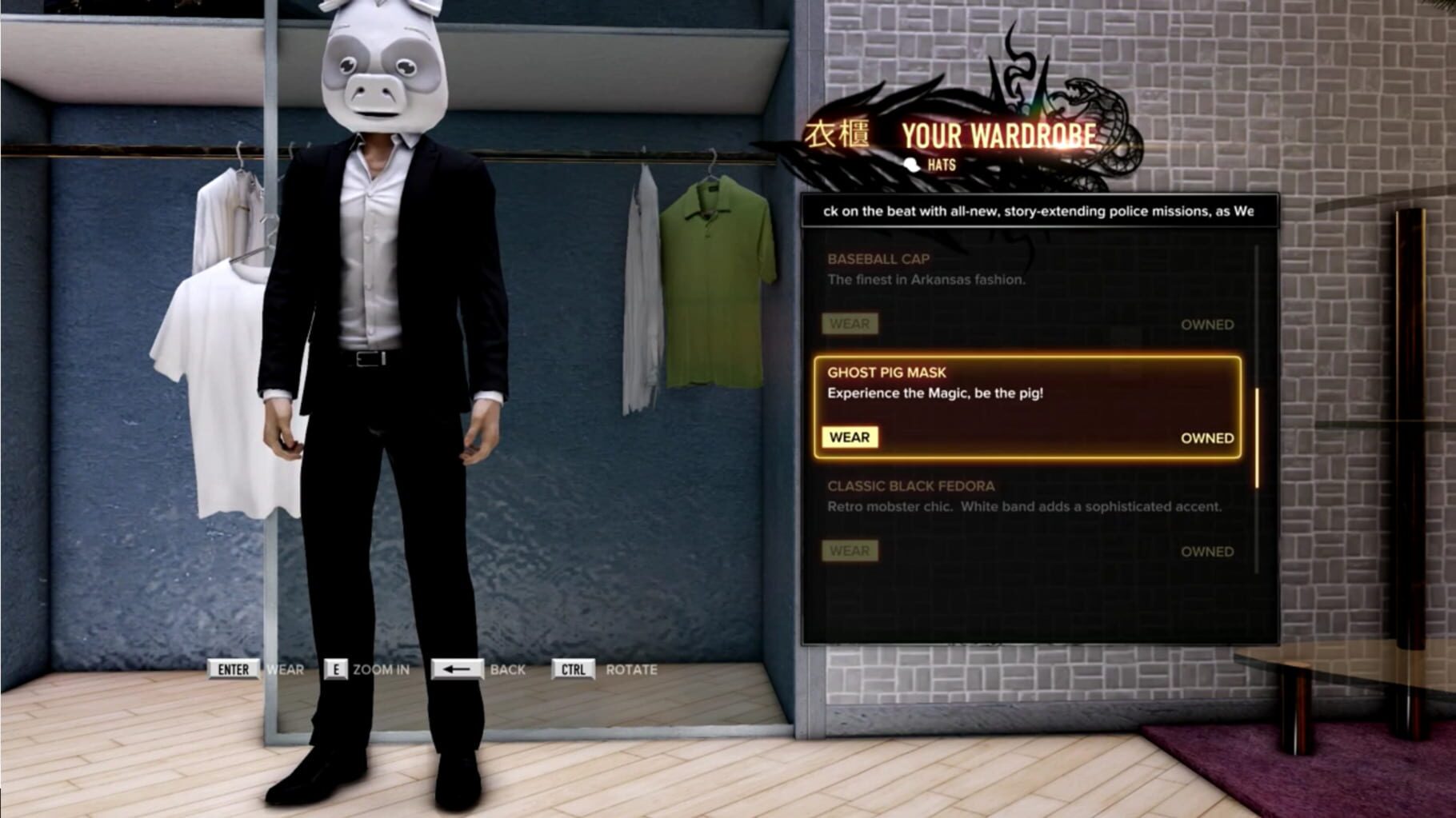Toggle wearing the Ghost Pig Mask

tap(851, 437)
